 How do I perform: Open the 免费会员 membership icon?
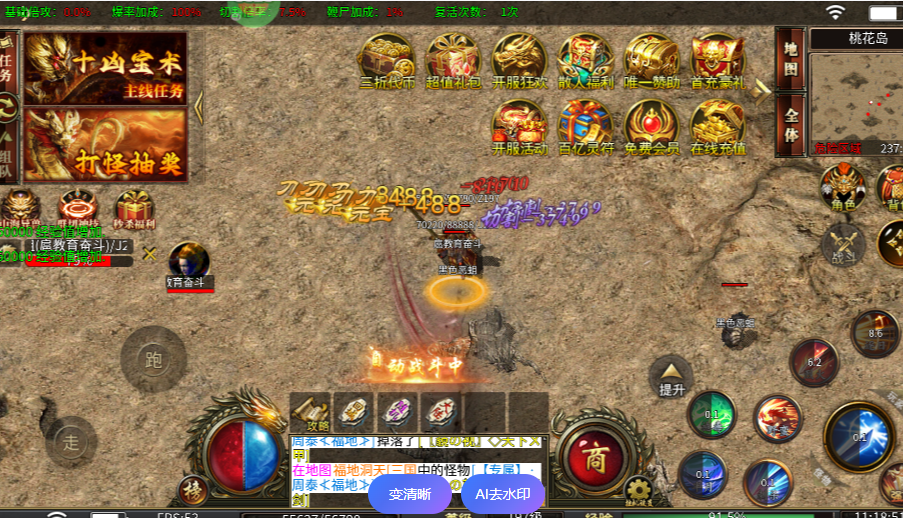[x=651, y=127]
